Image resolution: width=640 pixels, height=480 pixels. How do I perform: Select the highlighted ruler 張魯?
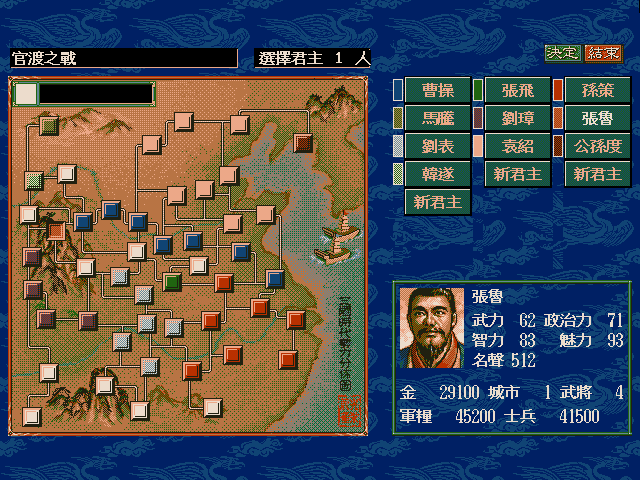(x=597, y=119)
